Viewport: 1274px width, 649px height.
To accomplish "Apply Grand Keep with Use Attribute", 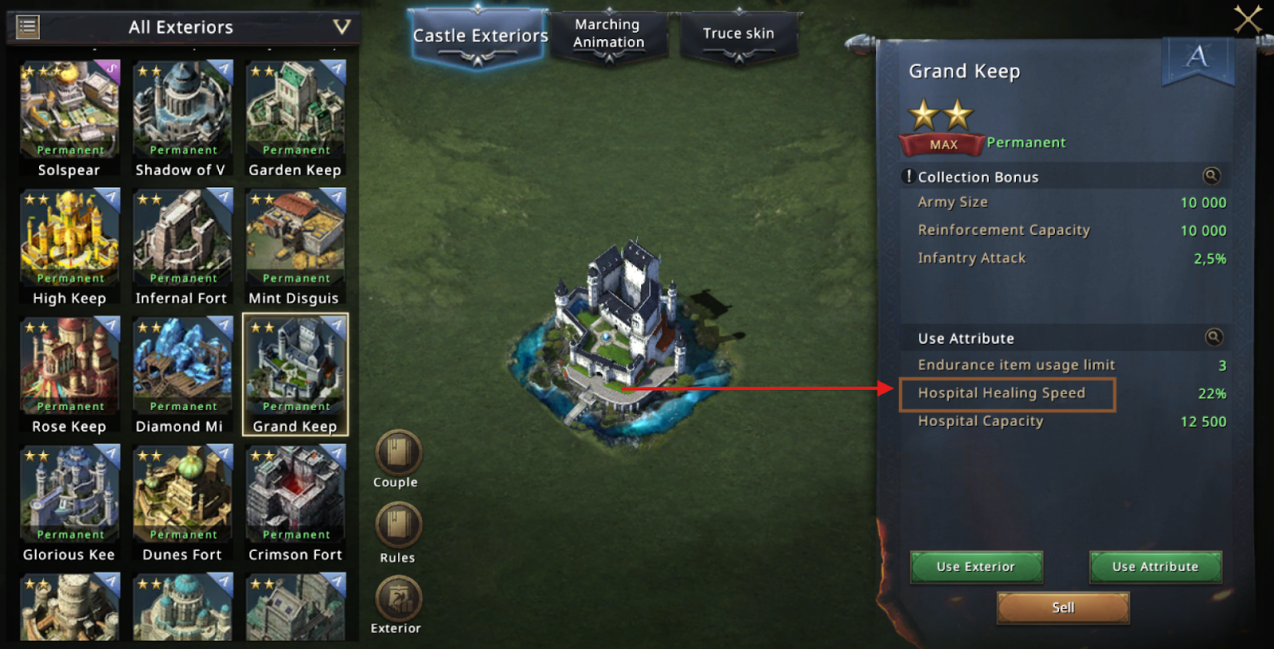I will pos(1155,567).
